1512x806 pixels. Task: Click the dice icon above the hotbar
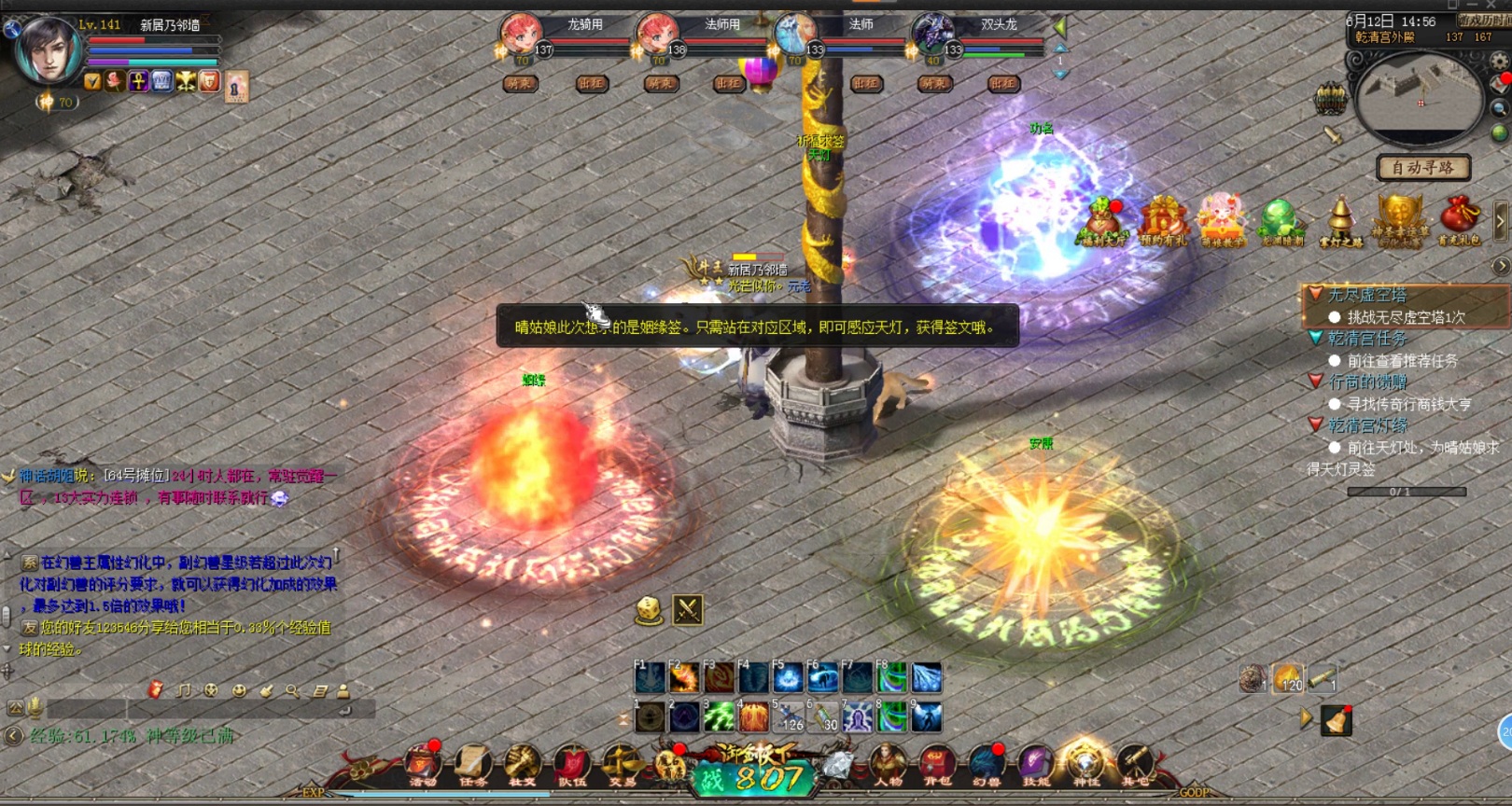pos(649,610)
